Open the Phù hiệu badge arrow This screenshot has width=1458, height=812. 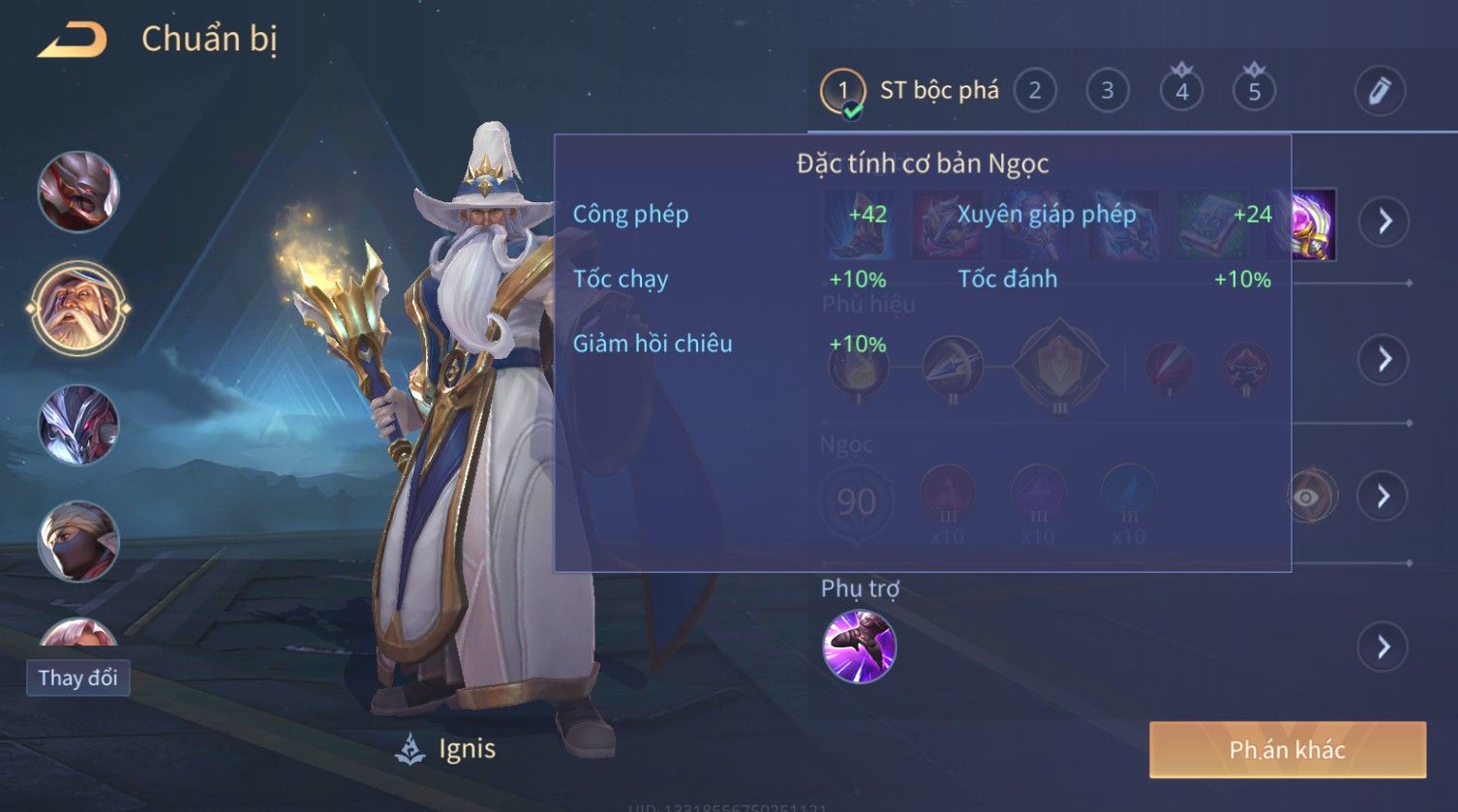[x=1383, y=359]
